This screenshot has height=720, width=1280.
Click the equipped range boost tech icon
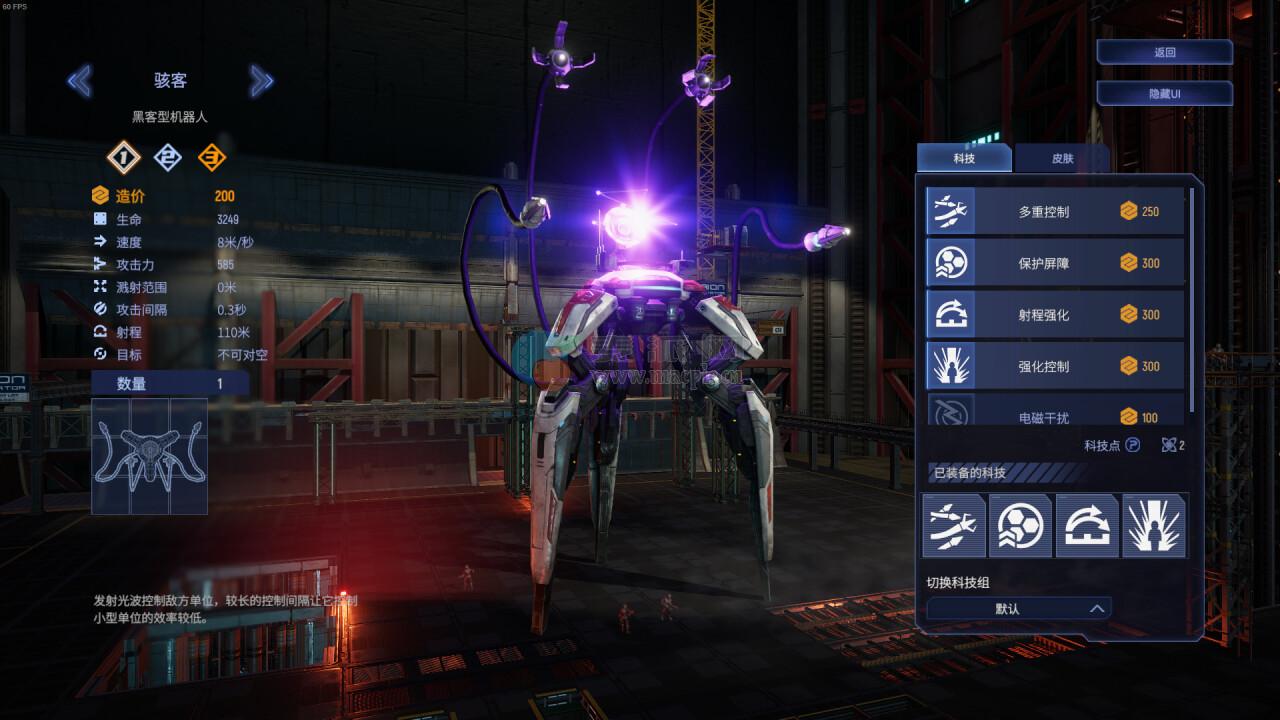point(1087,525)
